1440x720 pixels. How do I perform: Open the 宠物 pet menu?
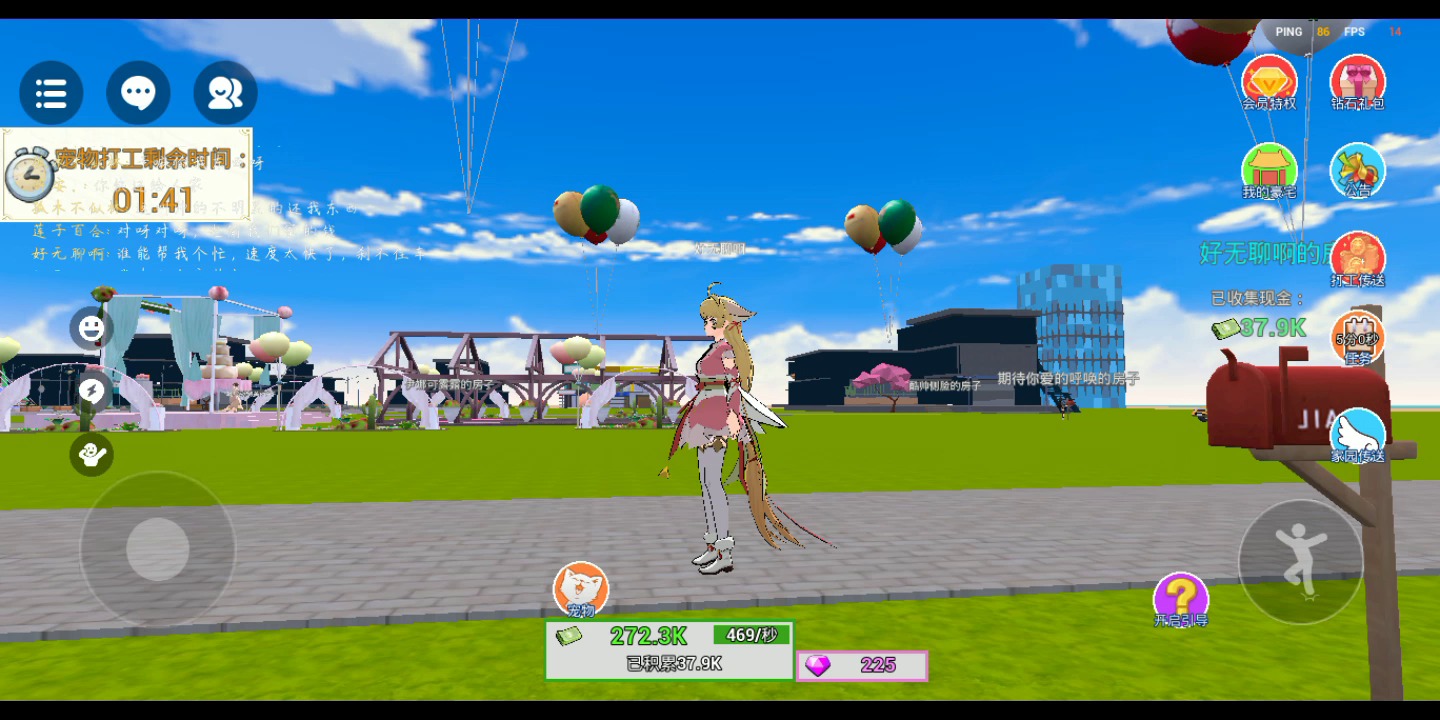(x=581, y=590)
